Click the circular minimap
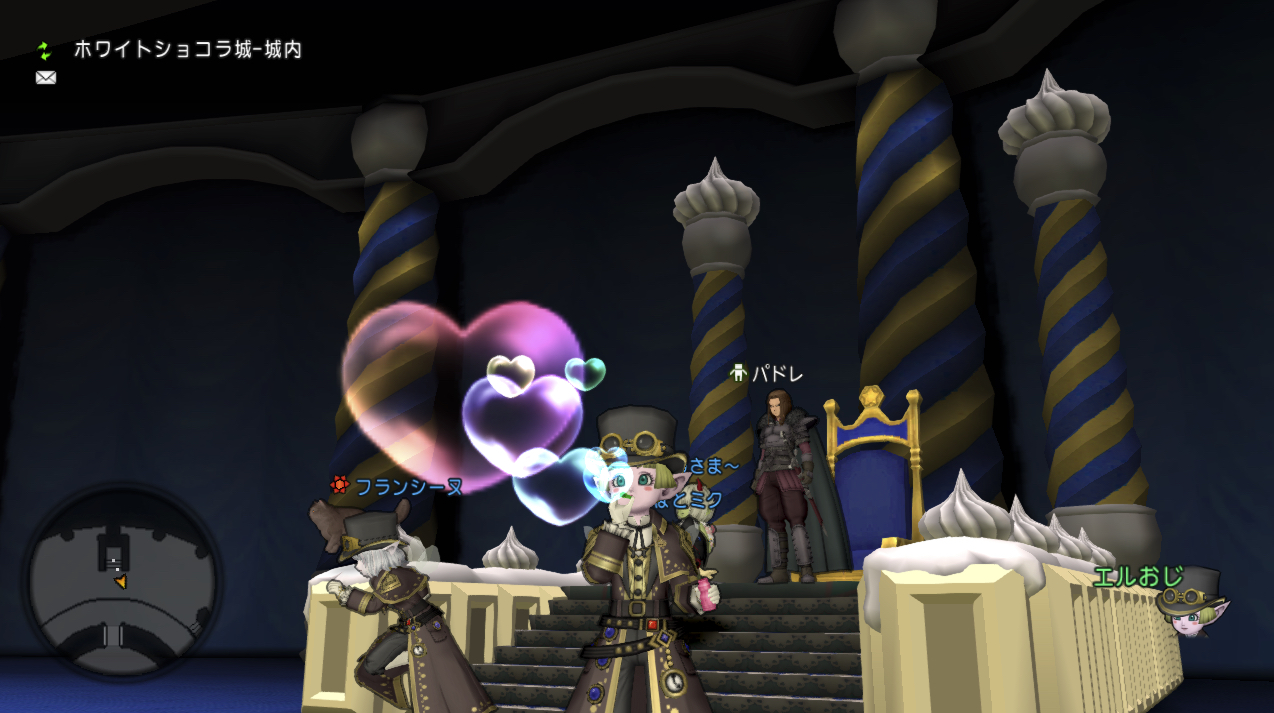Screen dimensions: 1274x713 (121, 580)
